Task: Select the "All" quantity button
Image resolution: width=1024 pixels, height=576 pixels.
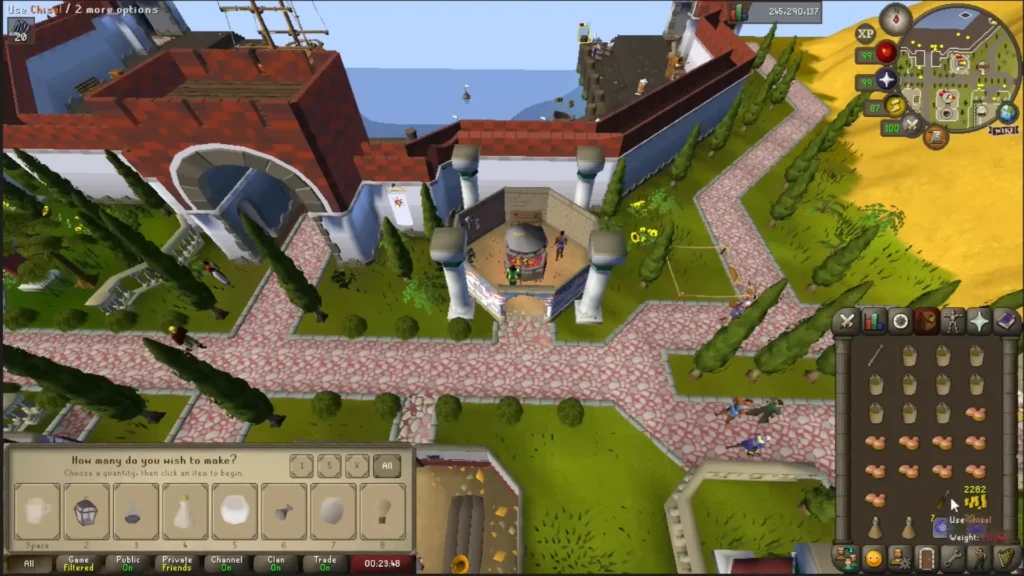Action: tap(387, 466)
